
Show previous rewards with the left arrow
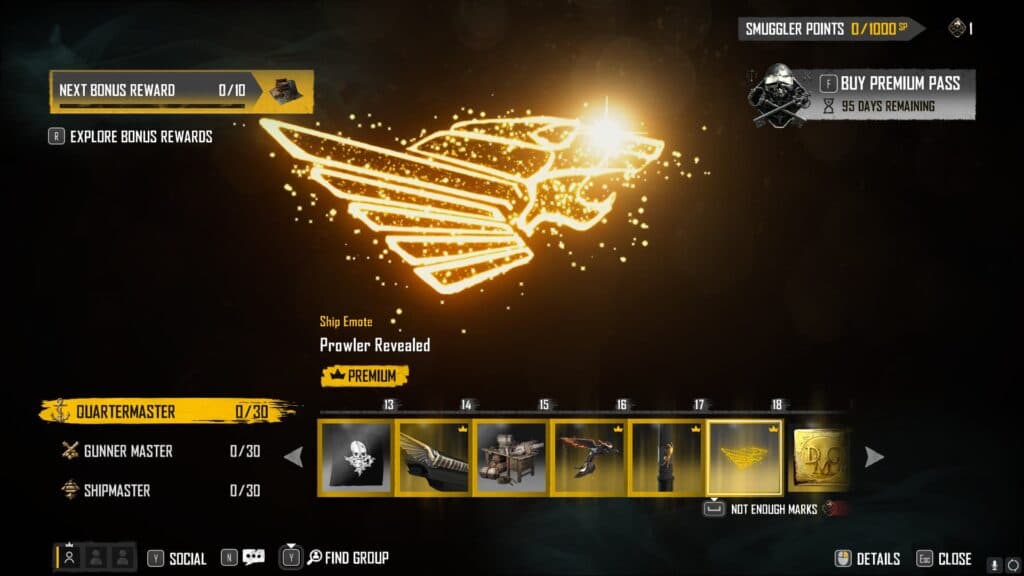[x=294, y=457]
